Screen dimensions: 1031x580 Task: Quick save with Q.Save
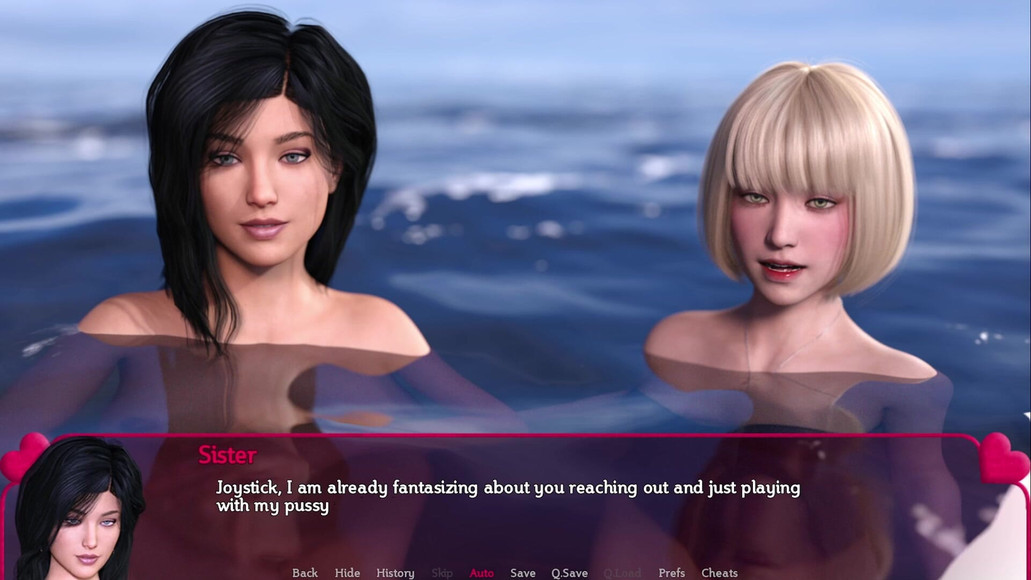(x=569, y=573)
